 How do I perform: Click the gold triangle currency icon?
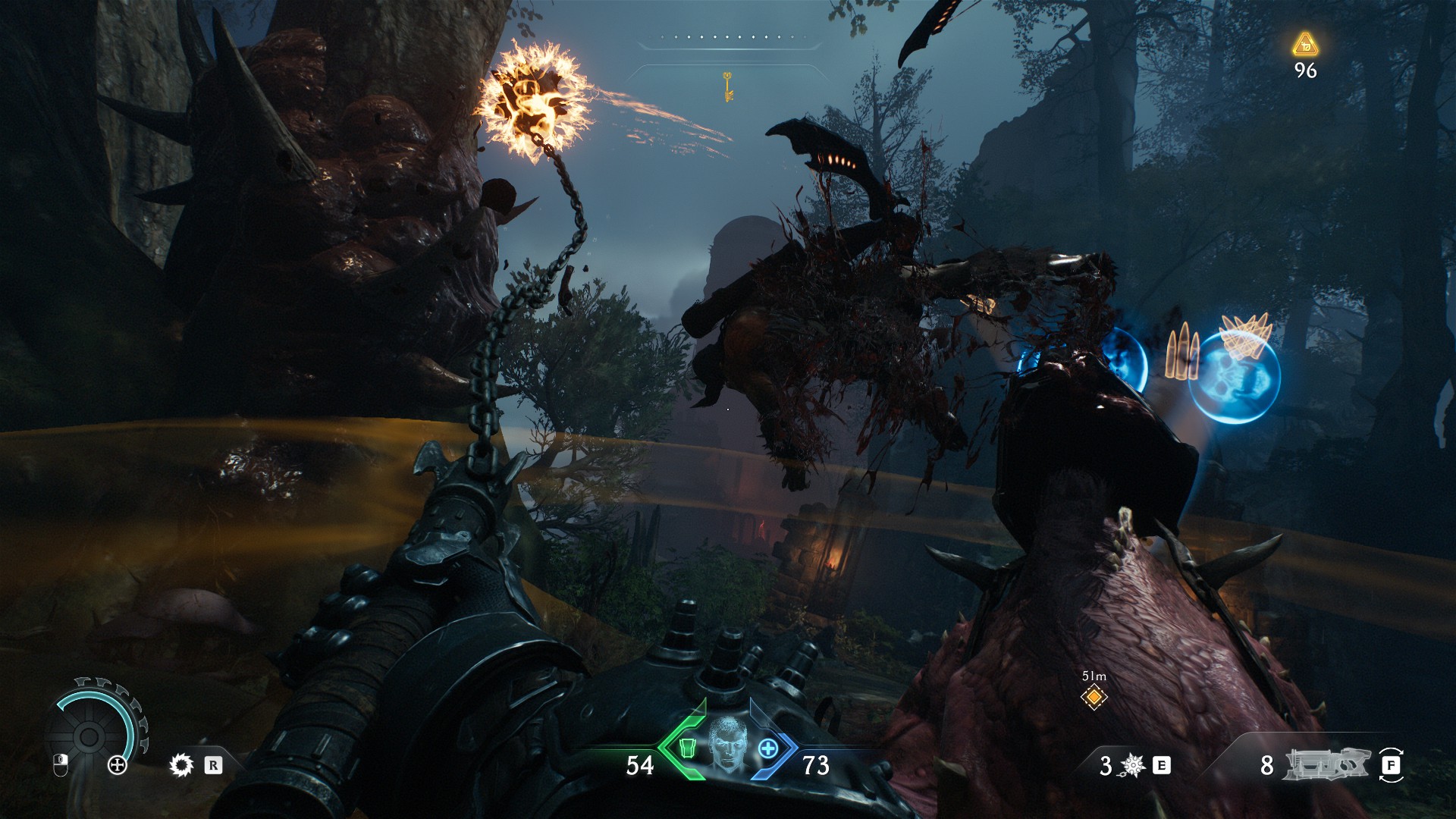[1305, 45]
